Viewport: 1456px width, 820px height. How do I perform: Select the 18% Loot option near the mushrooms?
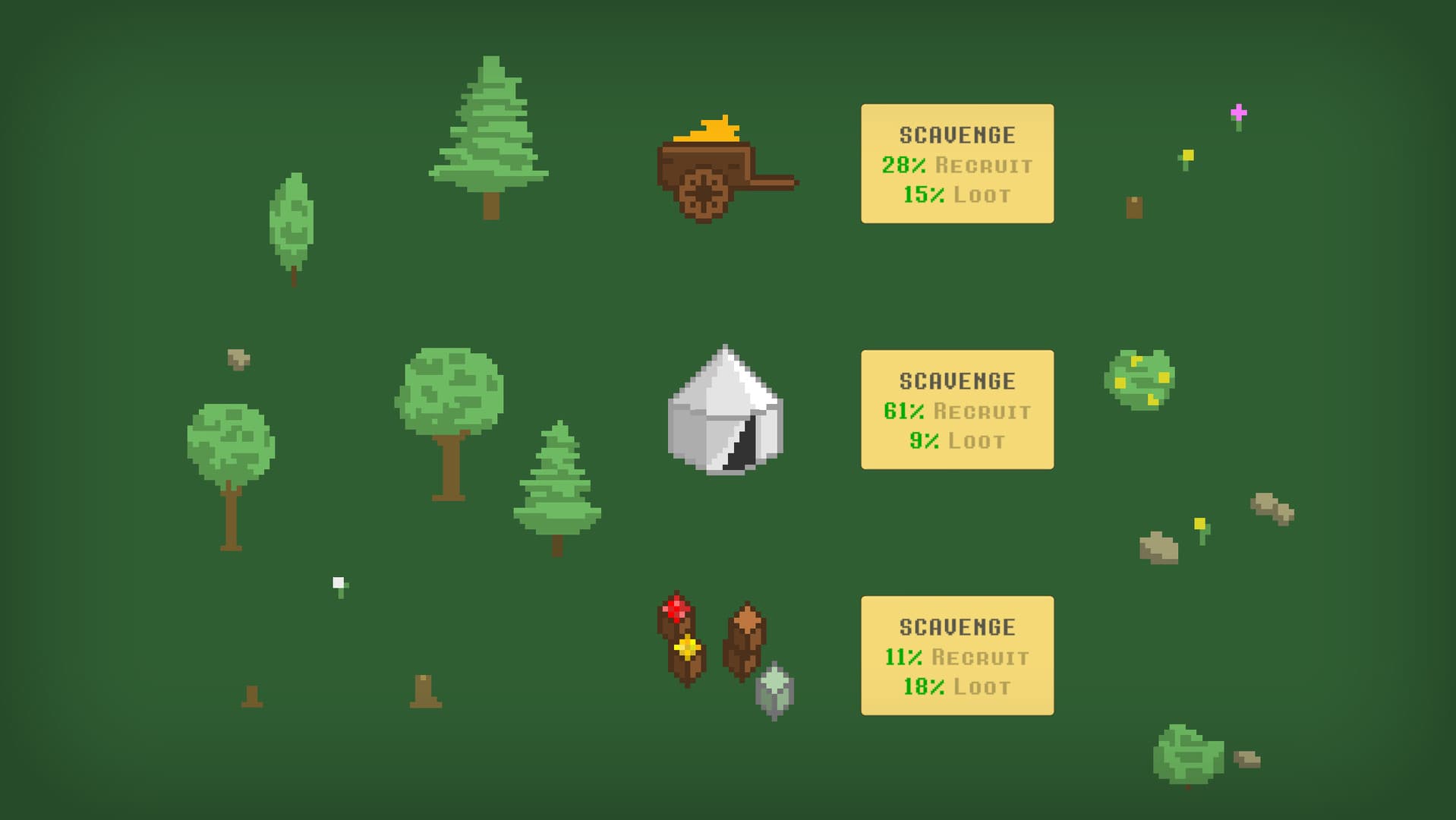956,687
